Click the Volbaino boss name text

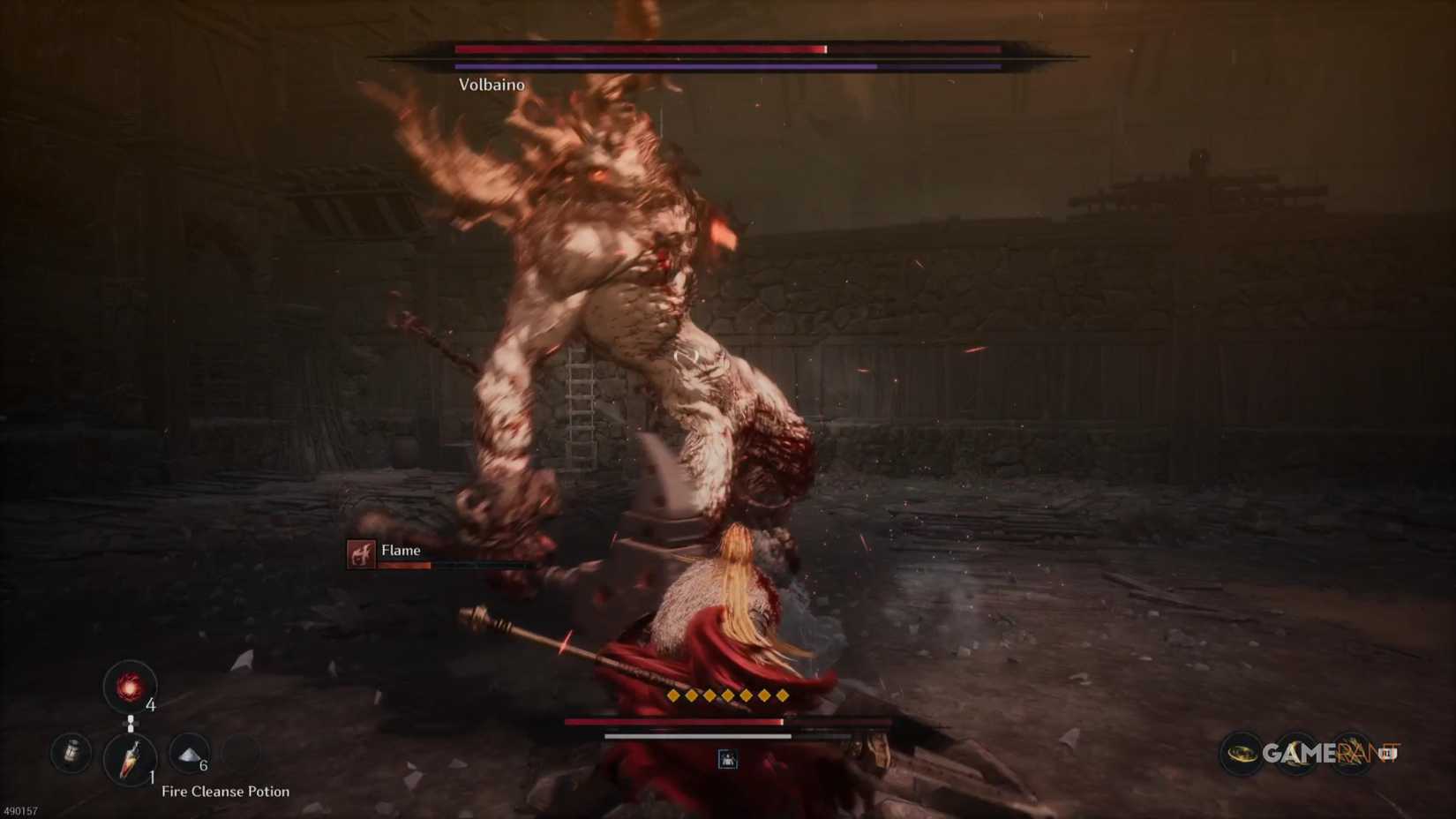point(490,85)
